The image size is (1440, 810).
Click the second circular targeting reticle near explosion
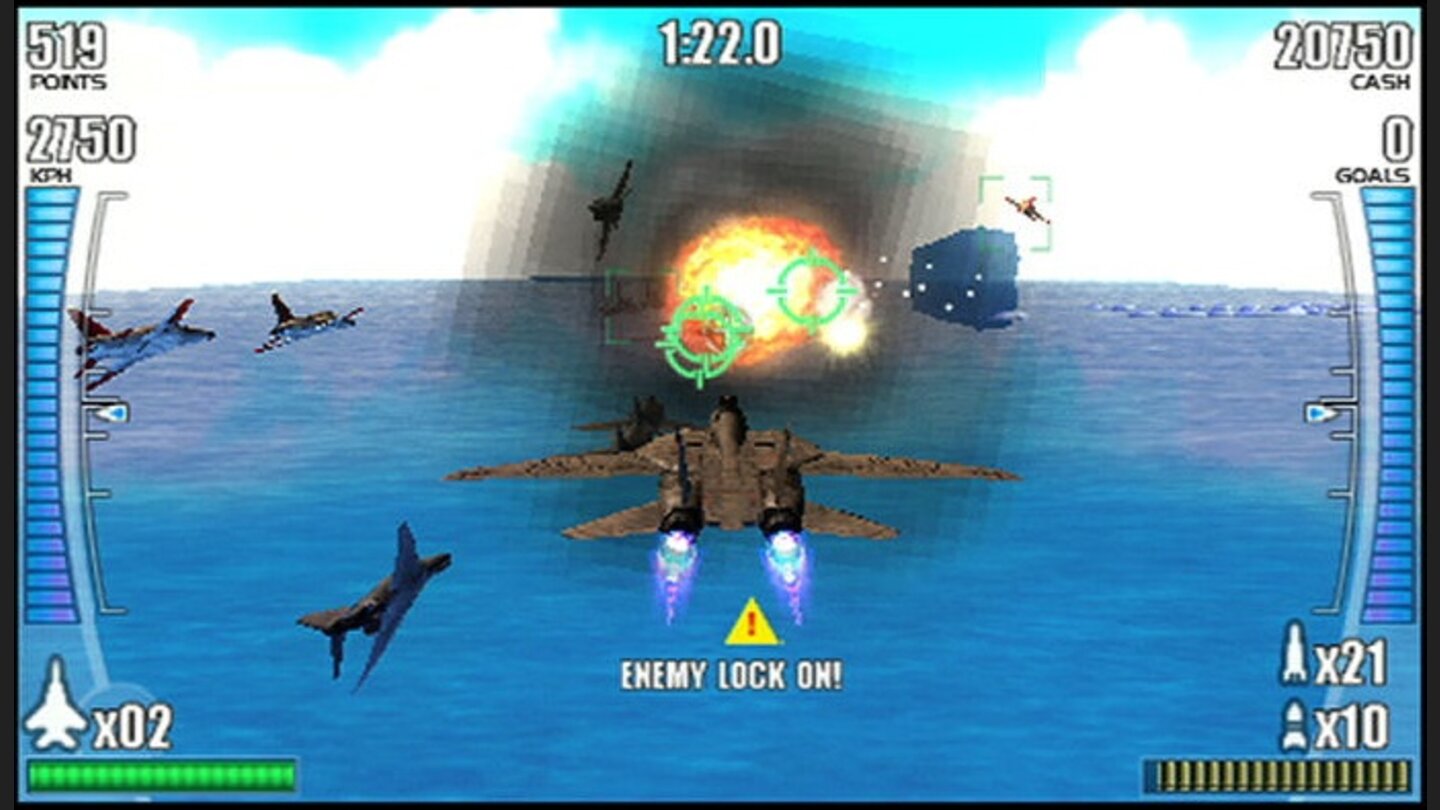click(x=812, y=290)
